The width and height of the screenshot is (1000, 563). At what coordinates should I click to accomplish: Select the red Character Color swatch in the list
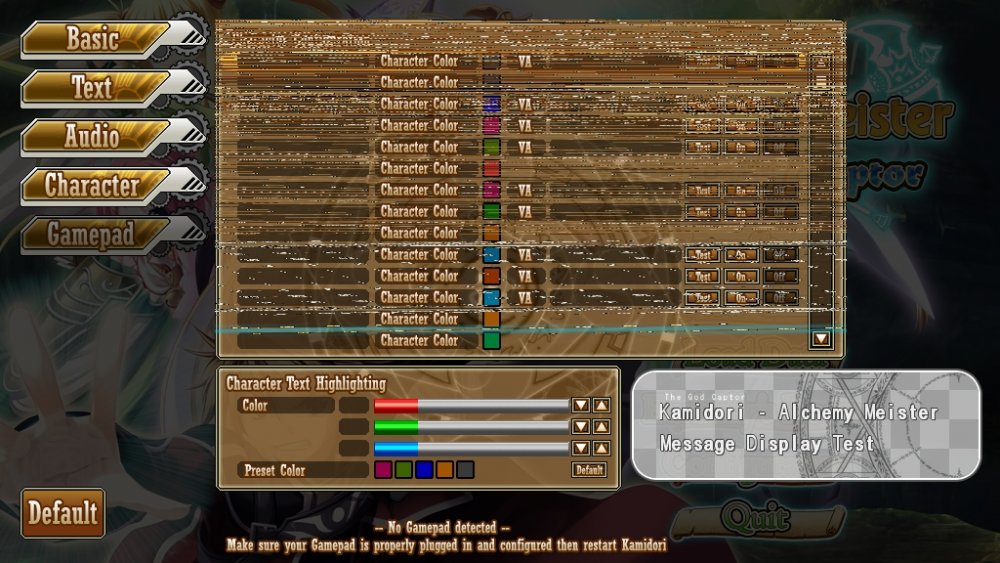point(491,168)
